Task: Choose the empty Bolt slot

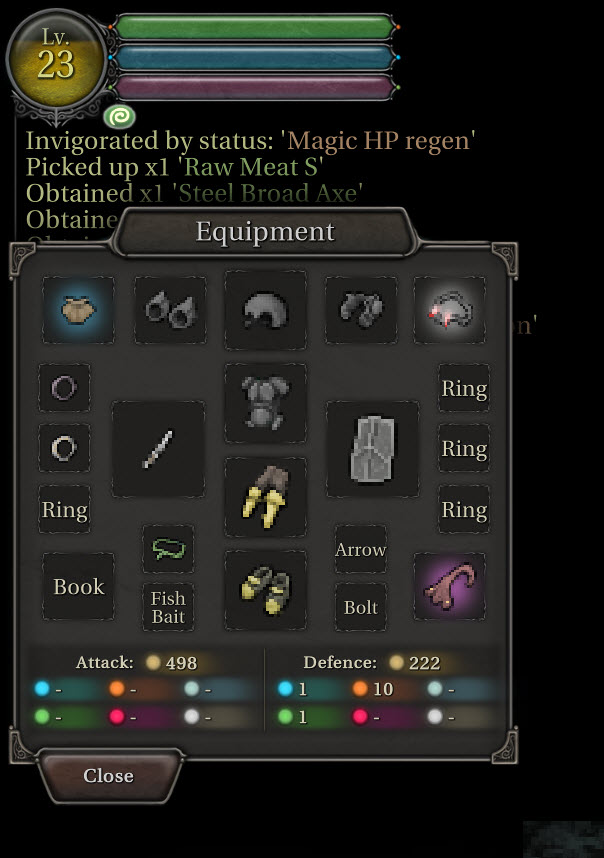Action: [360, 607]
